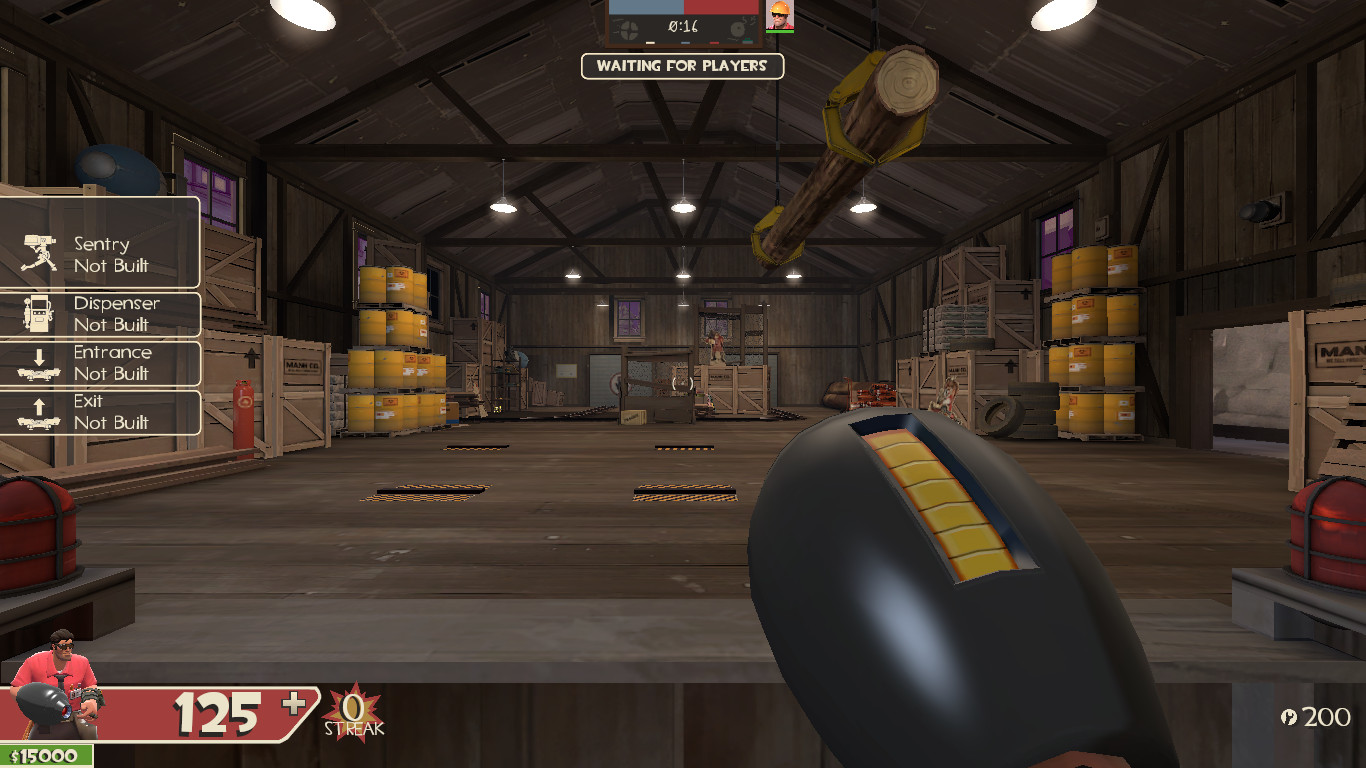
Task: Click the Exit Not Built panel entry
Action: point(116,412)
